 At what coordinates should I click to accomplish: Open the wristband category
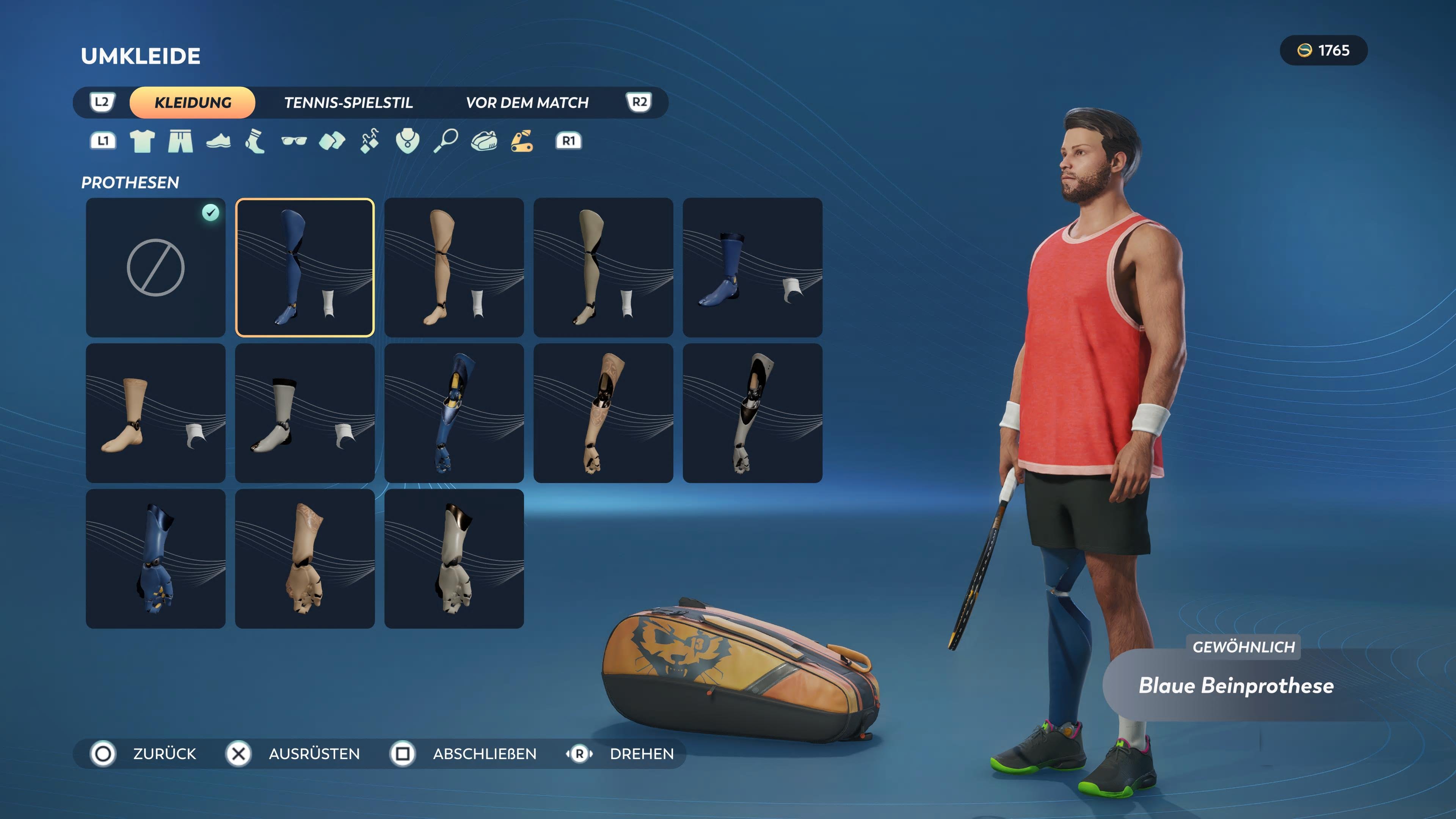[333, 141]
